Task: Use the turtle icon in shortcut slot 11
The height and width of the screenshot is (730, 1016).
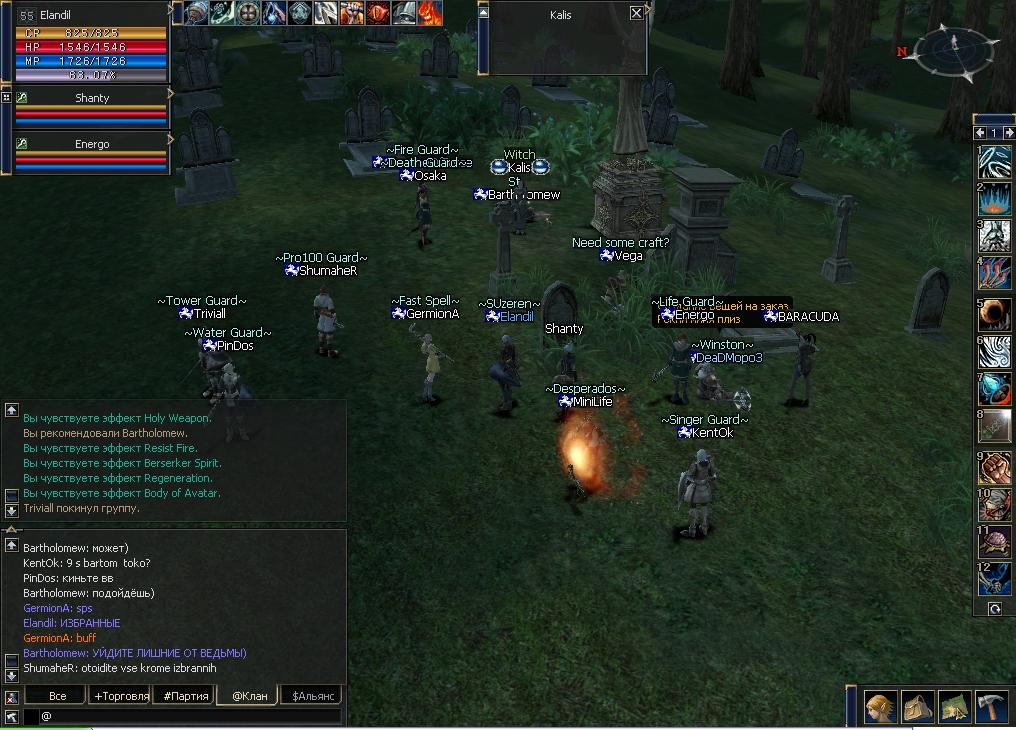Action: click(994, 542)
